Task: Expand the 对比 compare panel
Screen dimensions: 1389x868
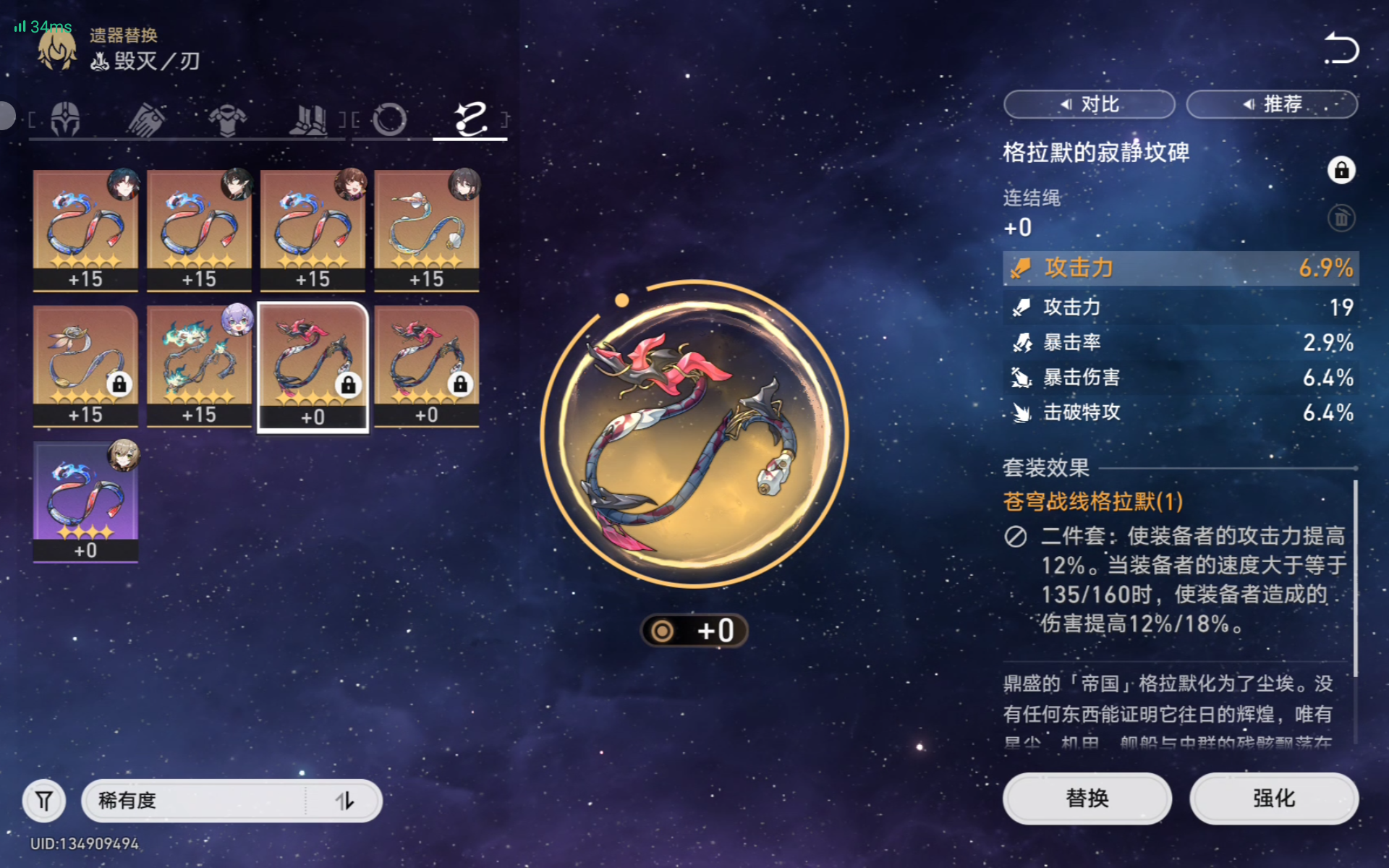Action: (x=1089, y=104)
